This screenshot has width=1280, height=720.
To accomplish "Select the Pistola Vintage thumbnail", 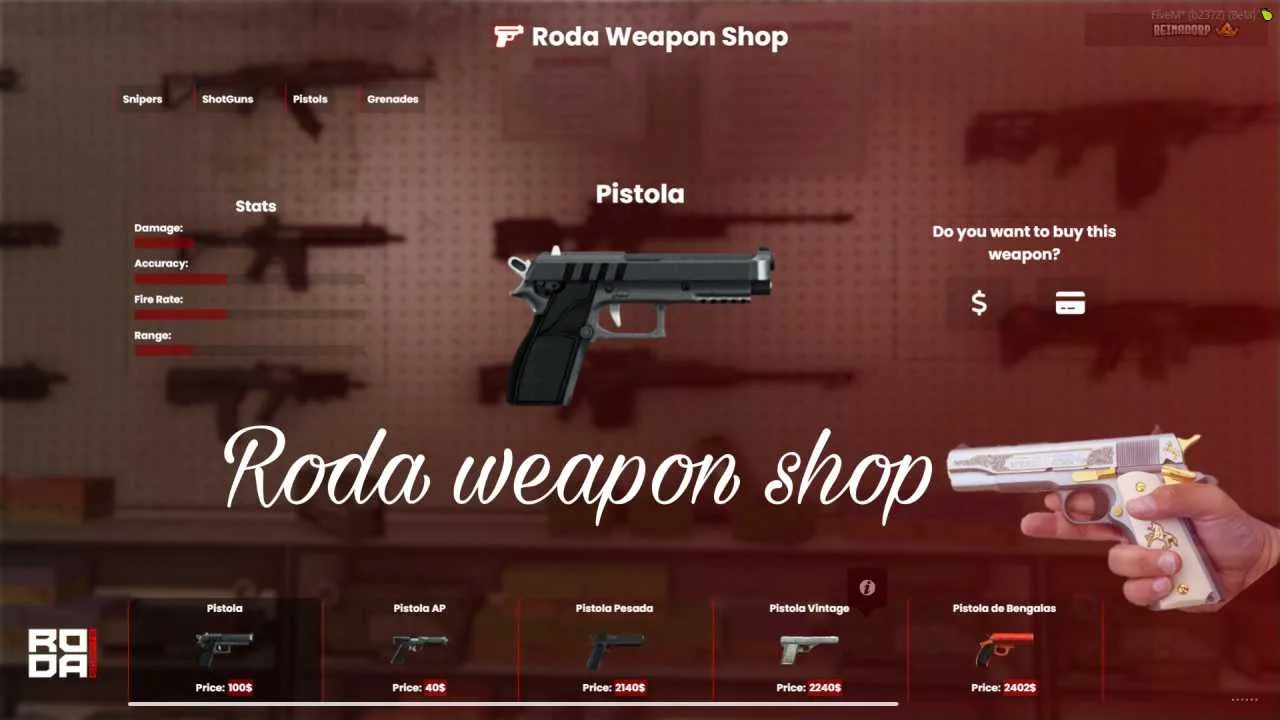I will tap(807, 650).
